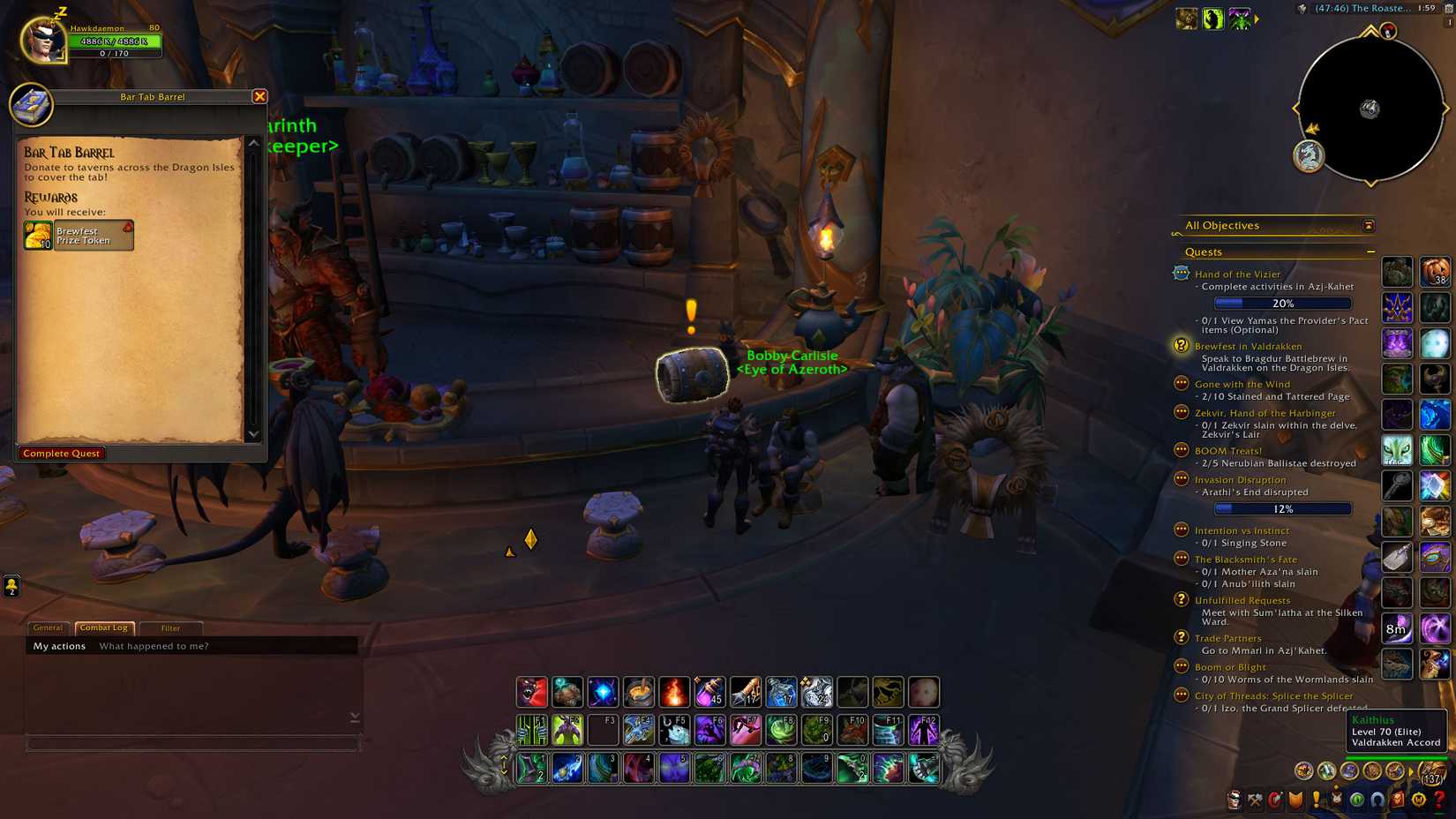Open the 'What happened to me?' filter dropdown
The image size is (1456, 819).
pos(154,645)
